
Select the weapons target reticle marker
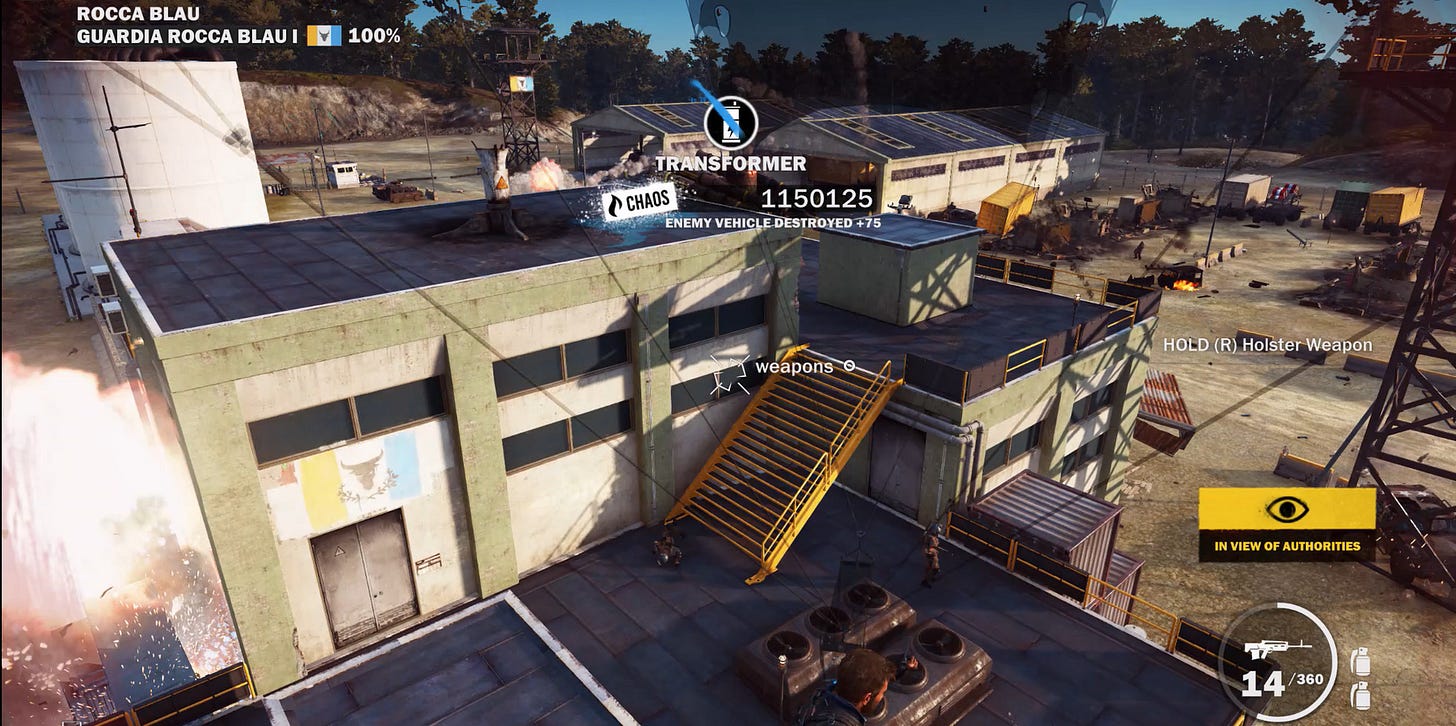click(729, 375)
